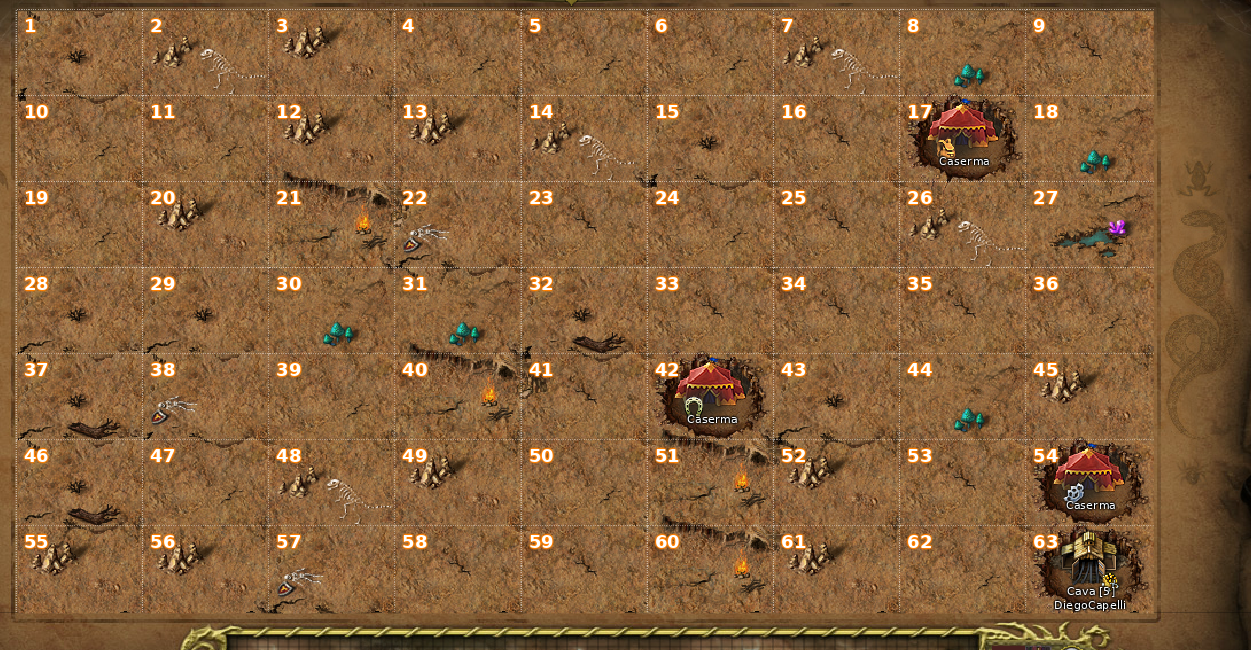The image size is (1251, 650).
Task: Select map tile number 23
Action: coord(584,225)
